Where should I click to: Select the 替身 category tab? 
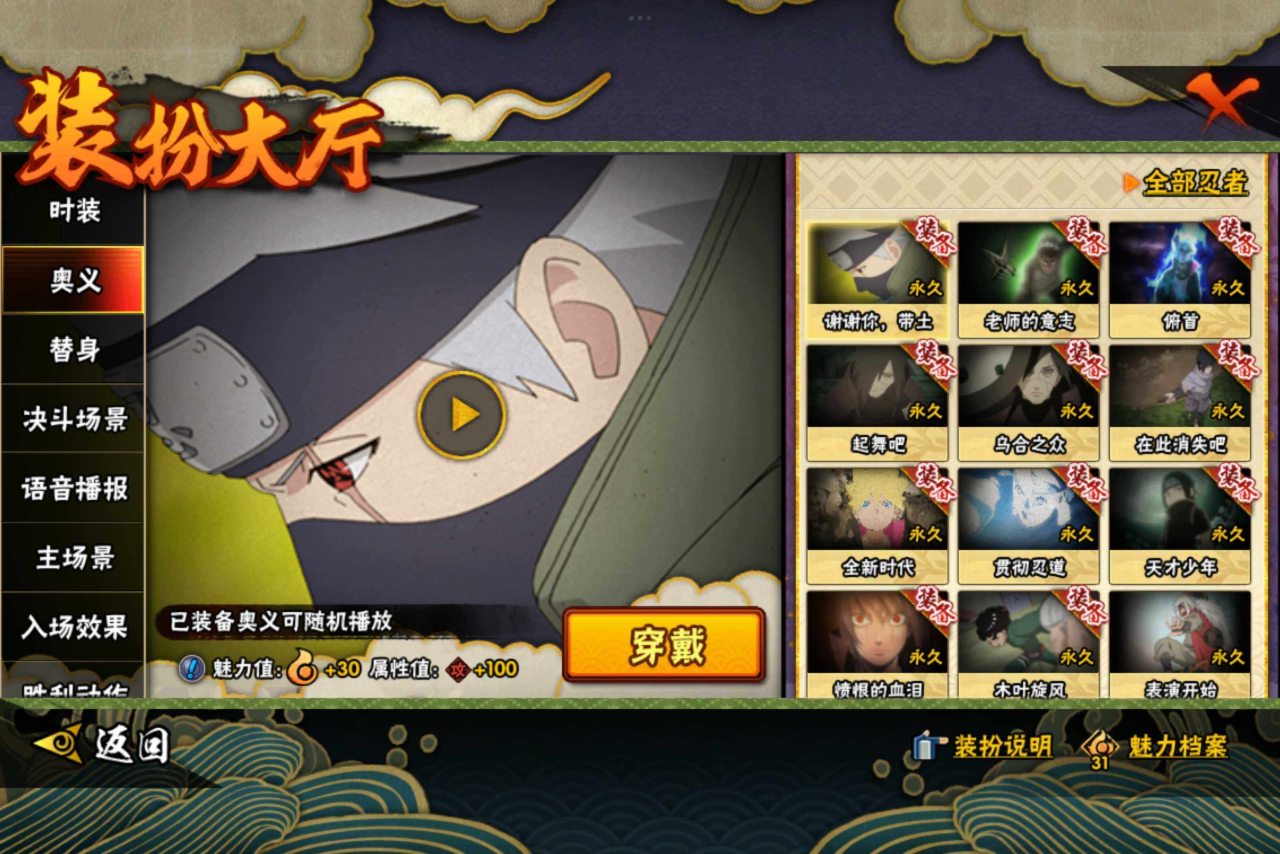pos(74,349)
